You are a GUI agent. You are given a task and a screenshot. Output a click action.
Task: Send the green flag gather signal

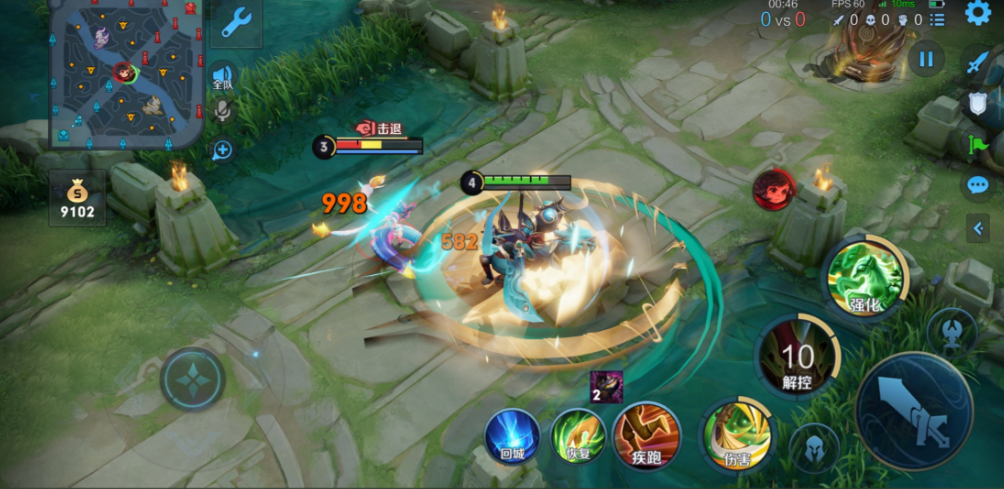pos(977,145)
